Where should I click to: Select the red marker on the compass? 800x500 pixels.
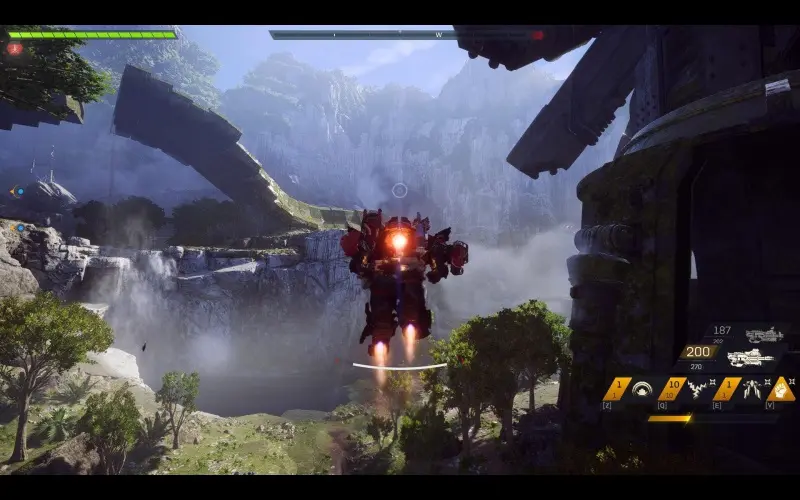(x=538, y=35)
